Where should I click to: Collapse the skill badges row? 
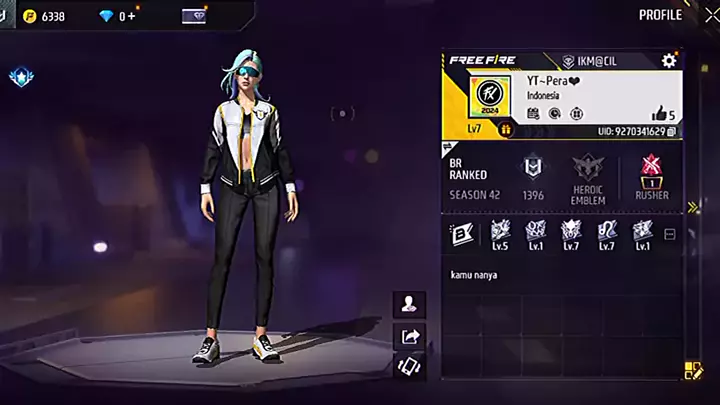(x=670, y=235)
